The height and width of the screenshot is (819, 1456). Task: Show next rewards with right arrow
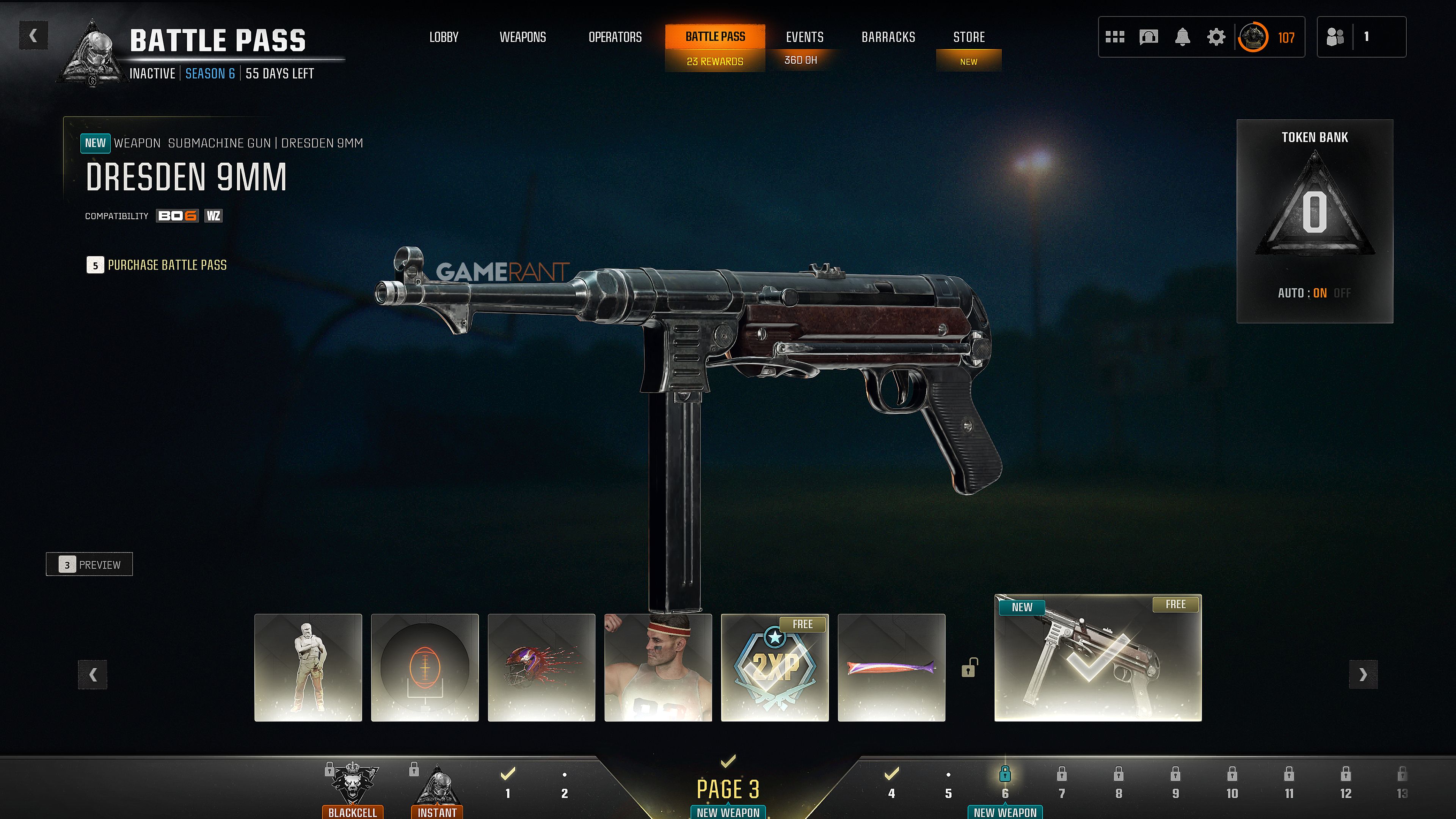coord(1363,674)
